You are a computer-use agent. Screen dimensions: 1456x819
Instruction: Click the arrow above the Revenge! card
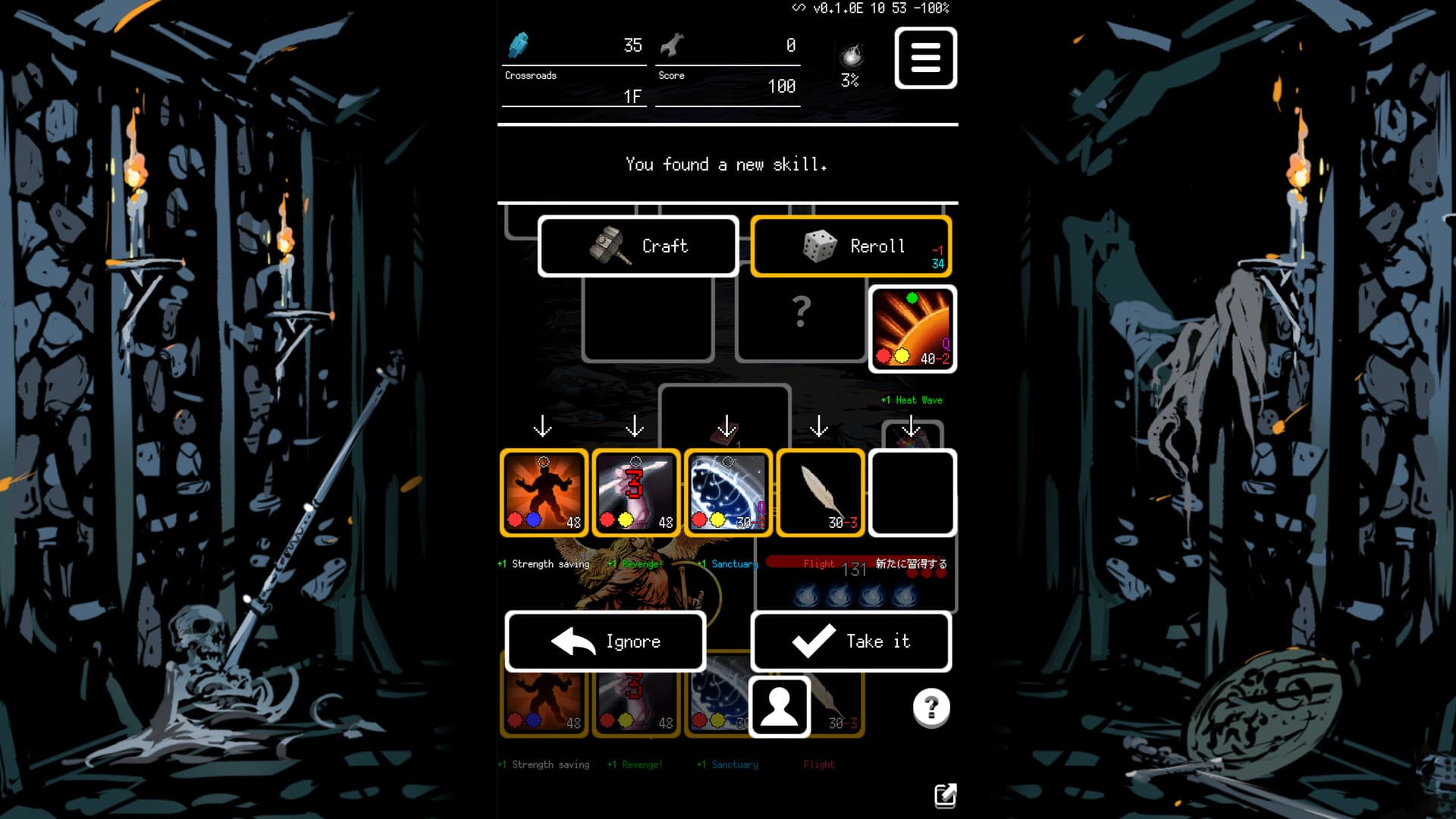point(635,427)
